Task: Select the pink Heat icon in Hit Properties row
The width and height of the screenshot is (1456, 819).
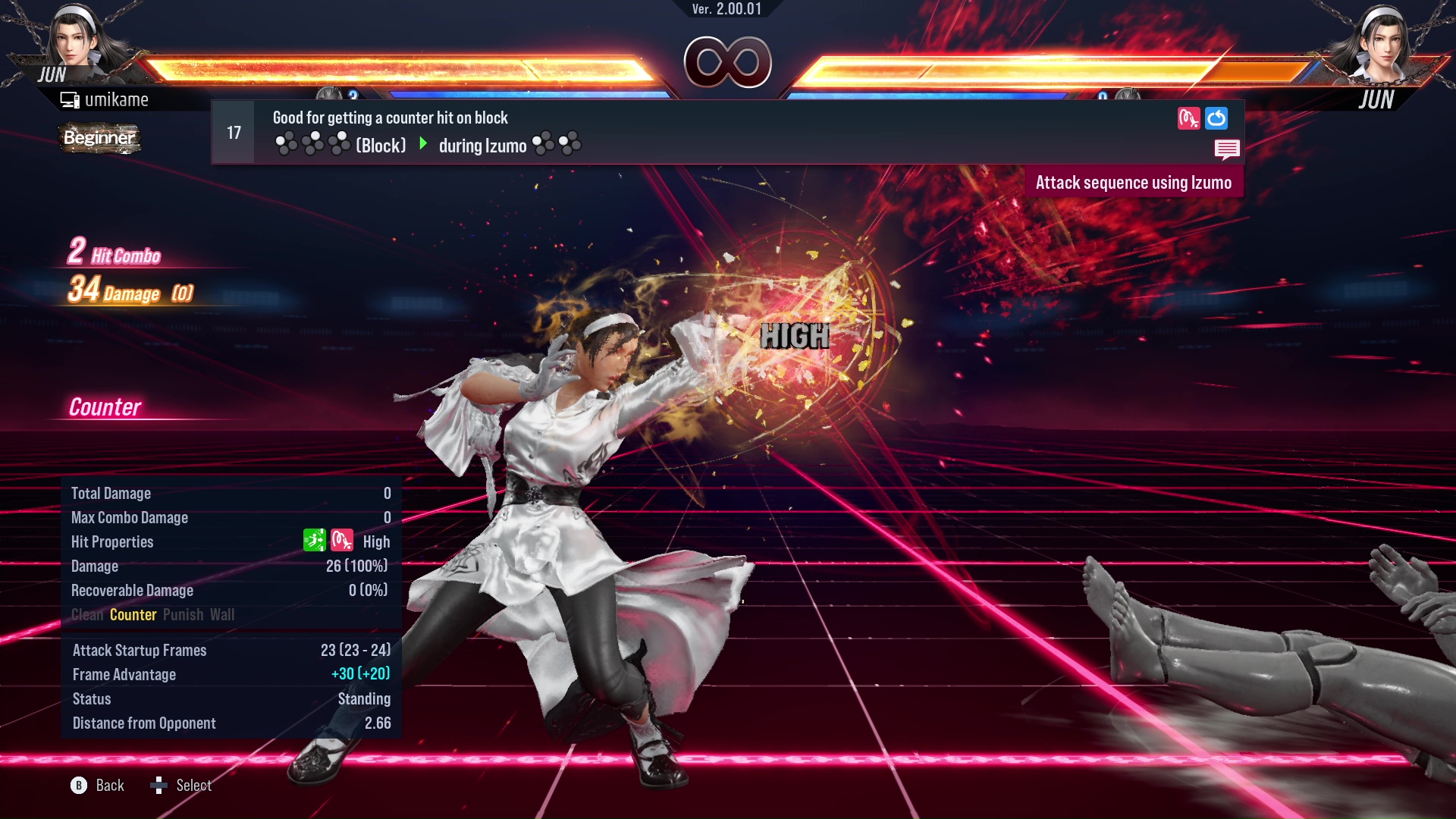Action: (342, 541)
